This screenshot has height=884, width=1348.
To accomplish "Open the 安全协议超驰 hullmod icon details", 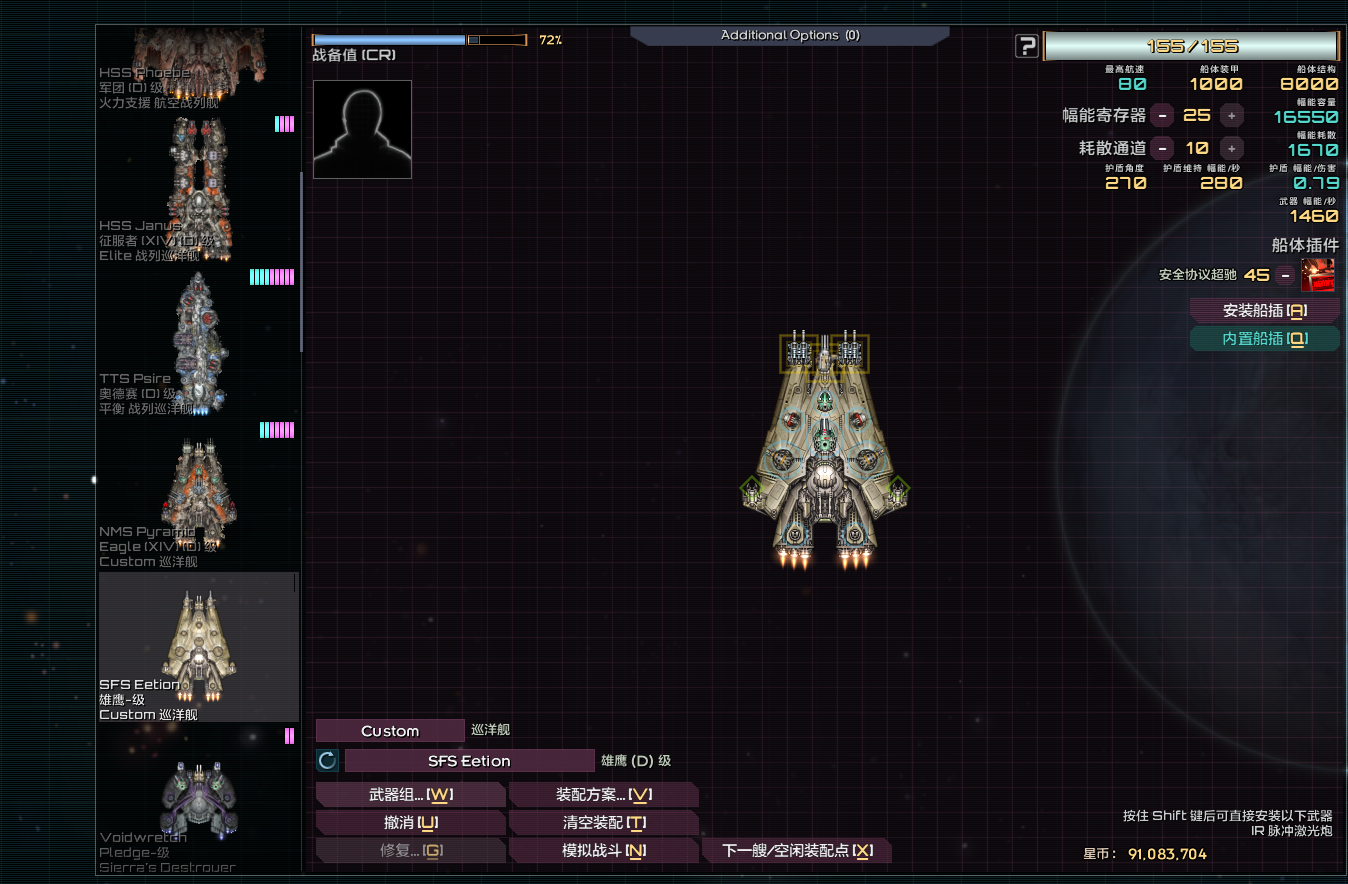I will [1318, 275].
